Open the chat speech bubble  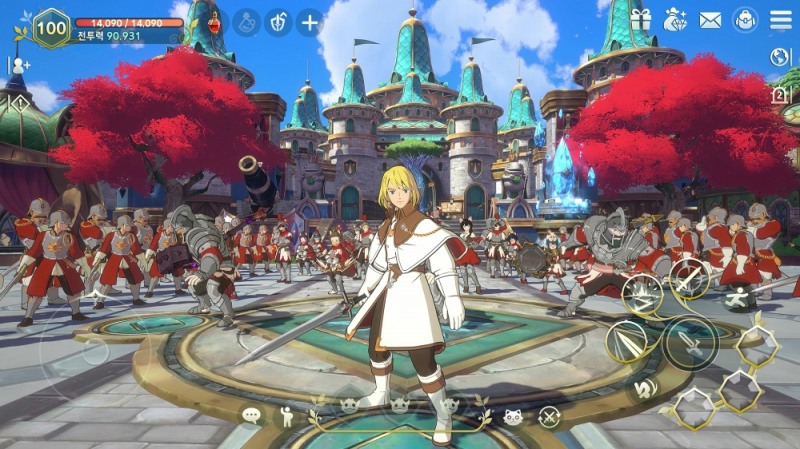[x=251, y=415]
